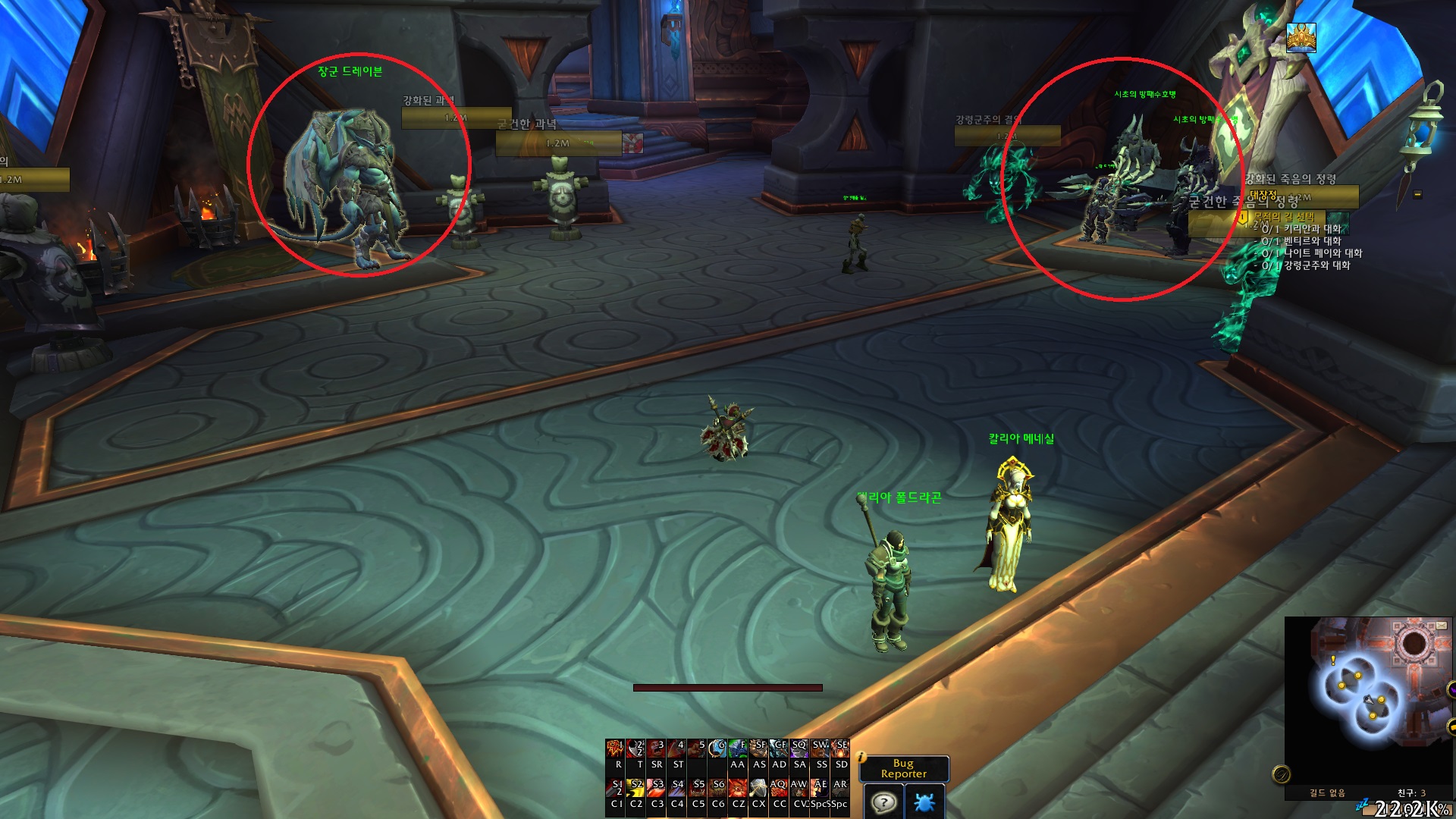Collapse the 강화된 죽음의 정령 tracker with the minus button
Screen dimensions: 1456x819
point(1417,196)
